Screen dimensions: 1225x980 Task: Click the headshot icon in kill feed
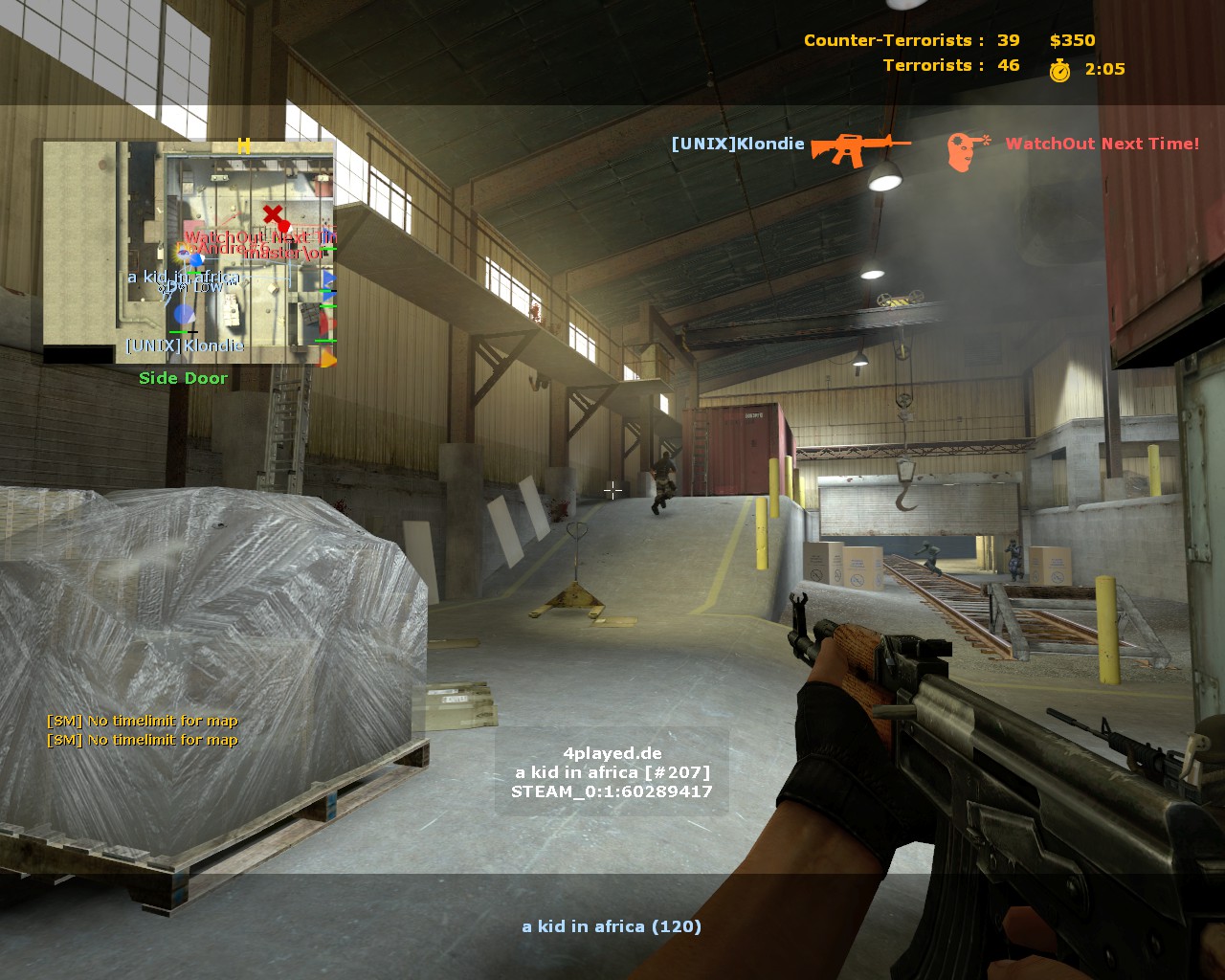pos(967,151)
